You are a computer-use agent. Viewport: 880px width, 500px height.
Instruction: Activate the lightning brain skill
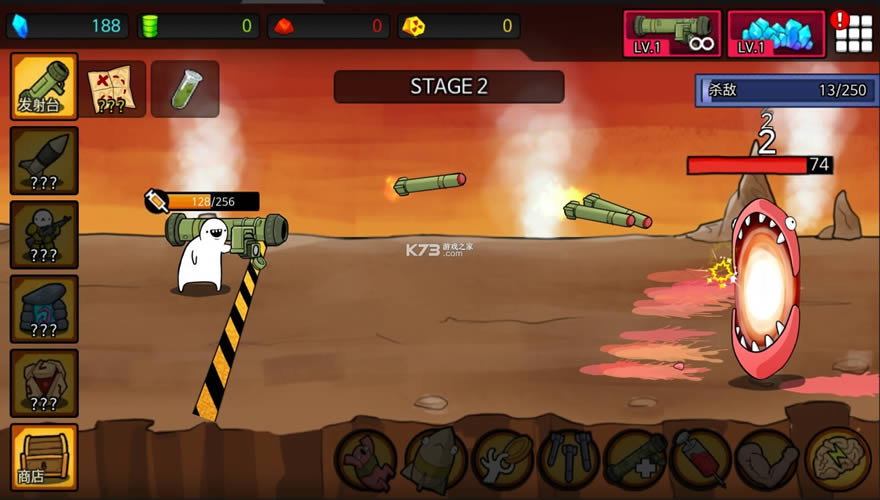click(x=837, y=460)
